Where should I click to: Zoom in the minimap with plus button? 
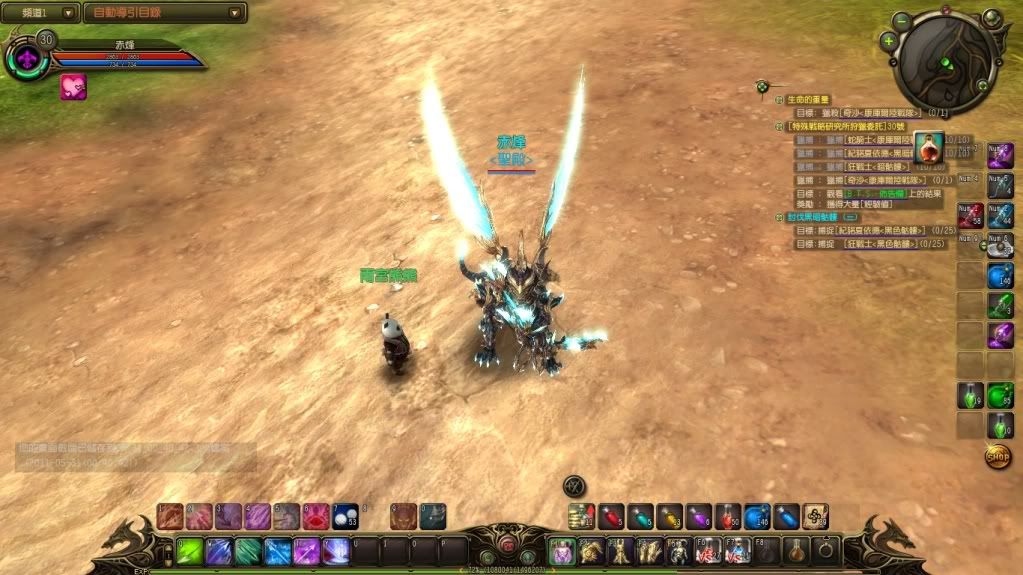[888, 41]
